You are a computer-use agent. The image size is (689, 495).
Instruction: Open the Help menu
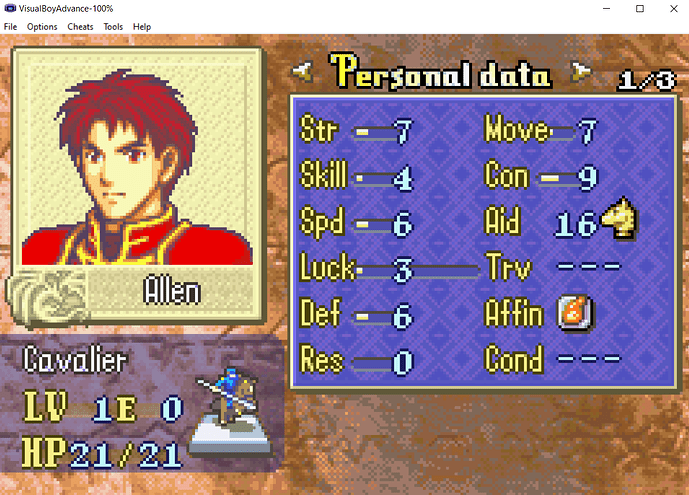[x=142, y=26]
